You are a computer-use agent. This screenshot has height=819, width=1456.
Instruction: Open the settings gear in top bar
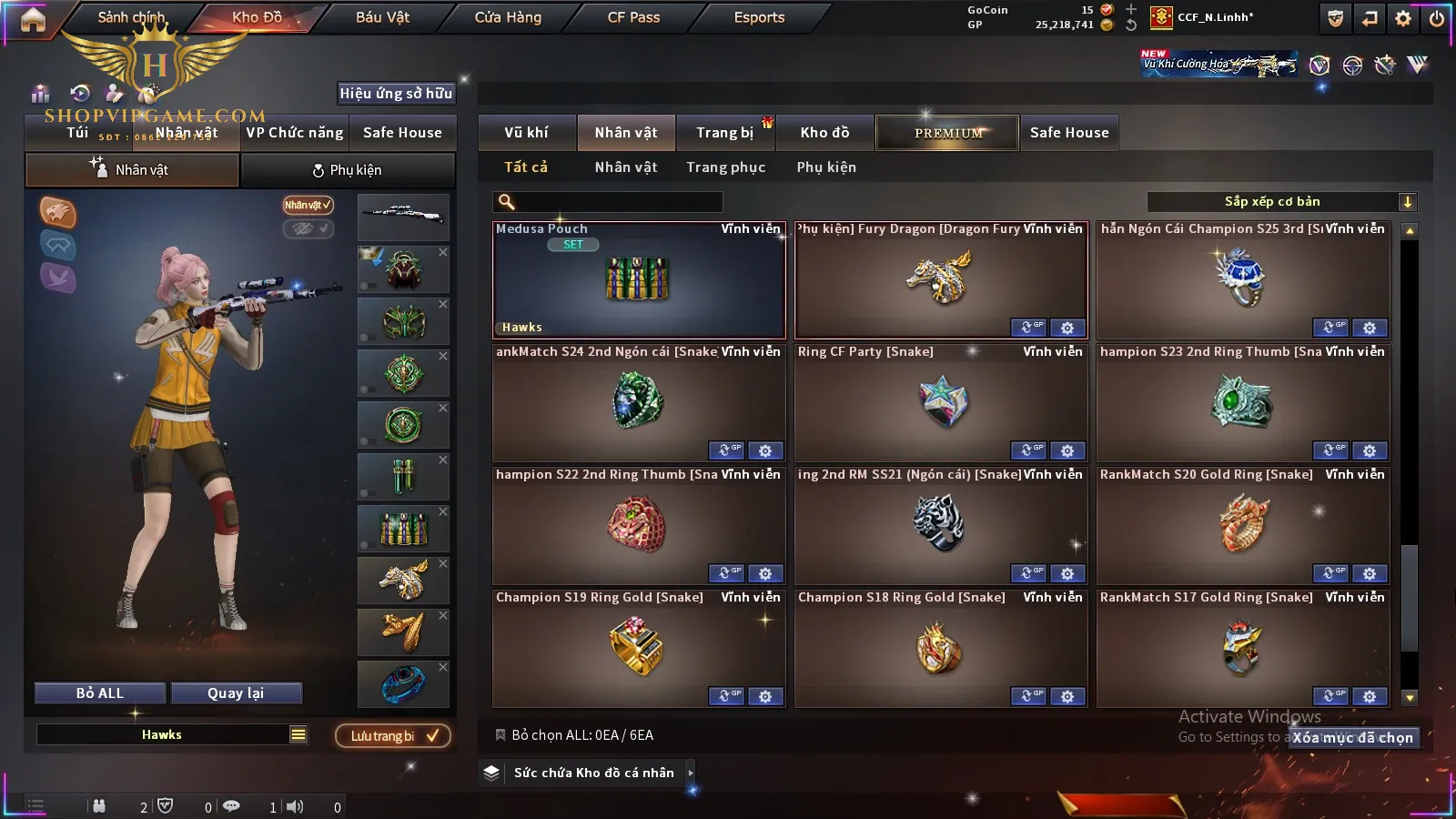(1403, 18)
